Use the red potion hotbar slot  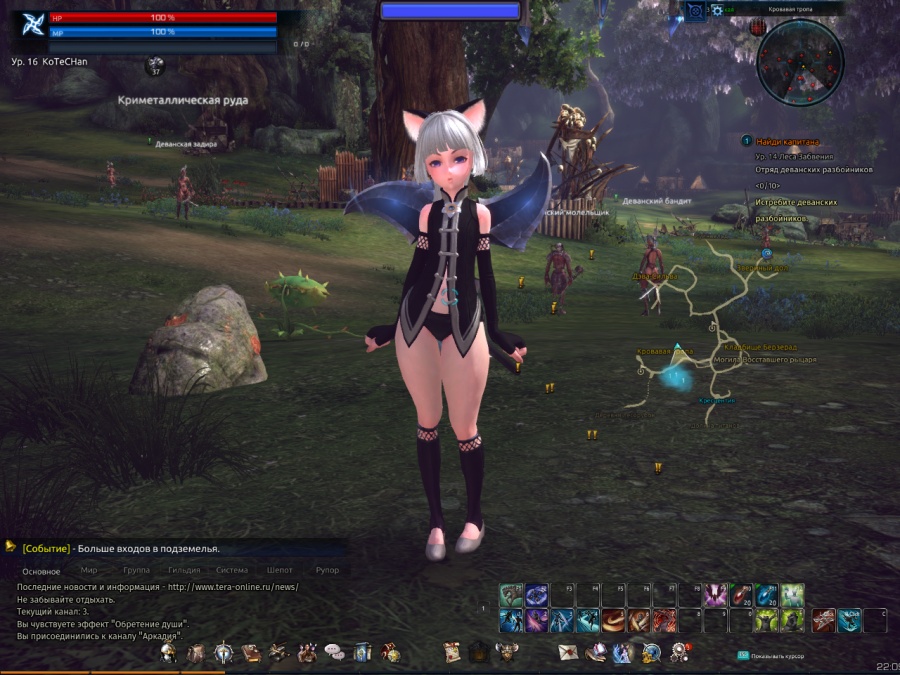pyautogui.click(x=741, y=596)
